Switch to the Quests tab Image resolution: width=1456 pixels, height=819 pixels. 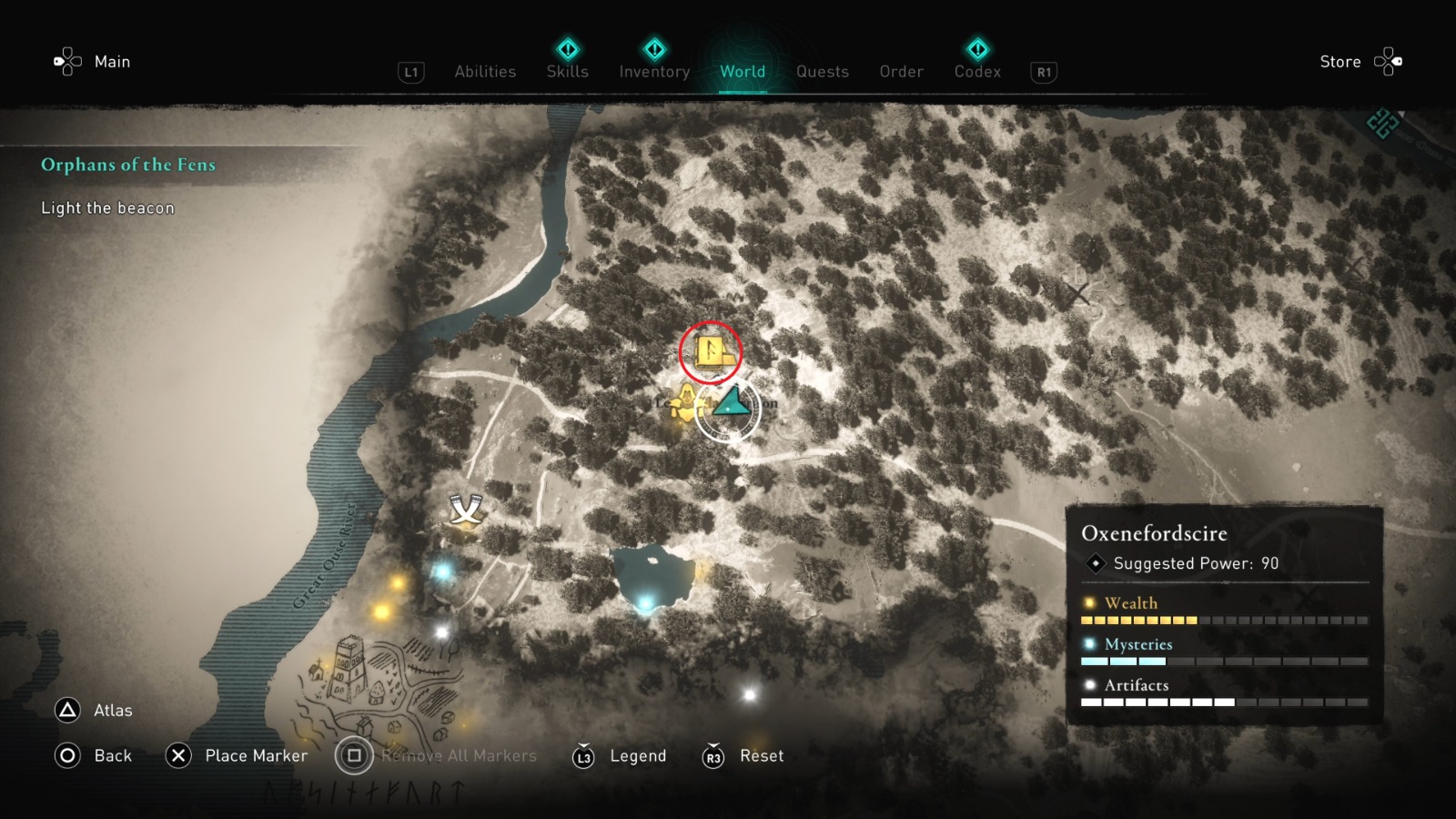click(822, 71)
